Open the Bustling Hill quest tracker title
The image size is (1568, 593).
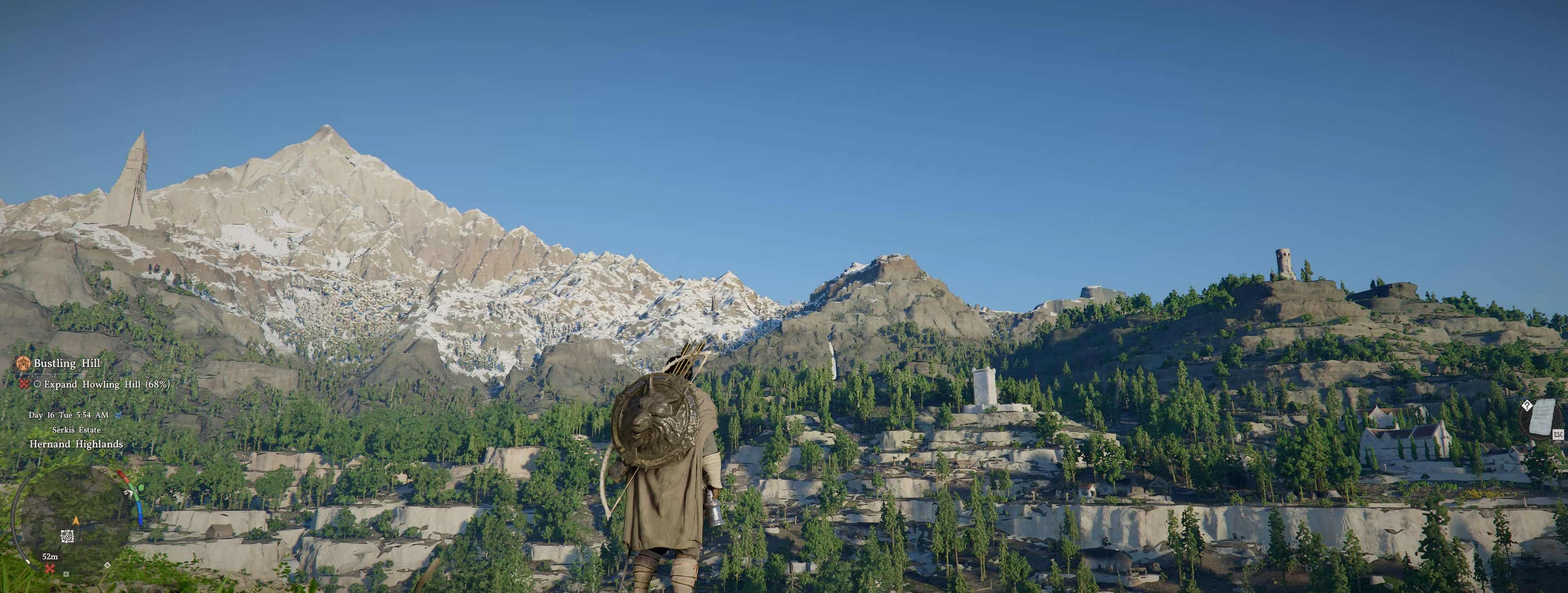[x=67, y=364]
